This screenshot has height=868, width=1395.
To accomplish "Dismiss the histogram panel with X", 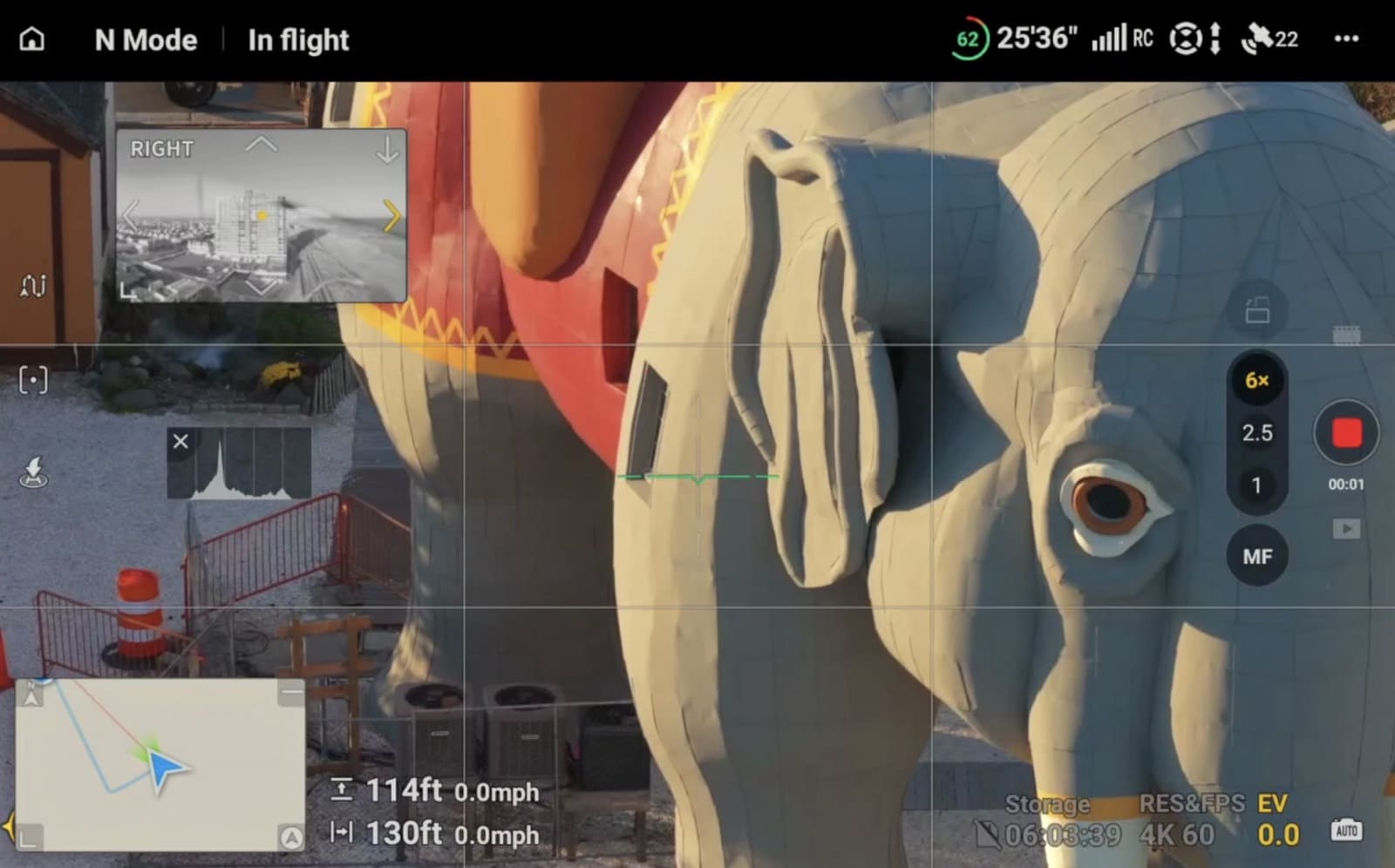I will (x=180, y=442).
